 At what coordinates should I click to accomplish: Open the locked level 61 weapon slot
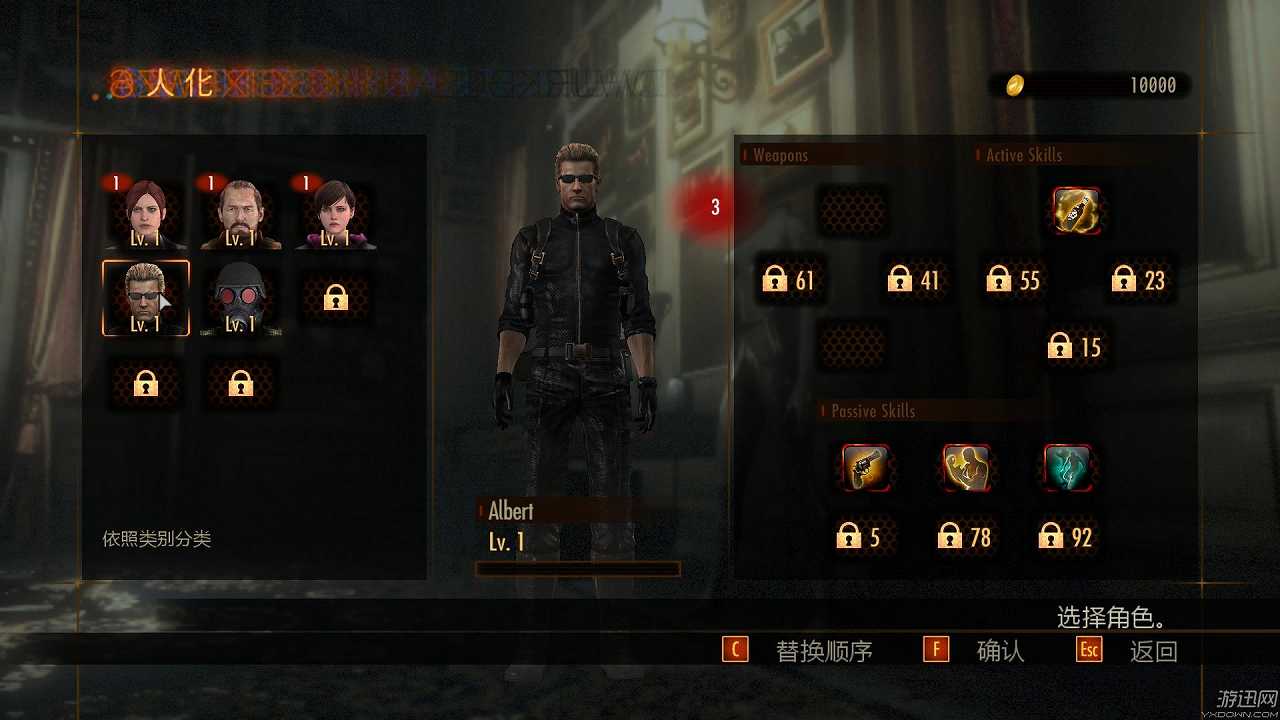(789, 280)
